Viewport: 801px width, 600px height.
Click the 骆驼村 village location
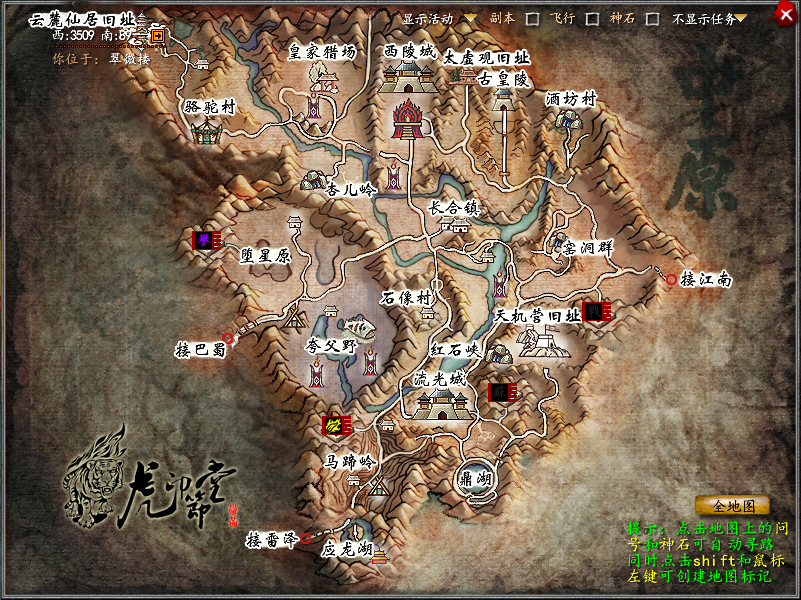(x=209, y=127)
